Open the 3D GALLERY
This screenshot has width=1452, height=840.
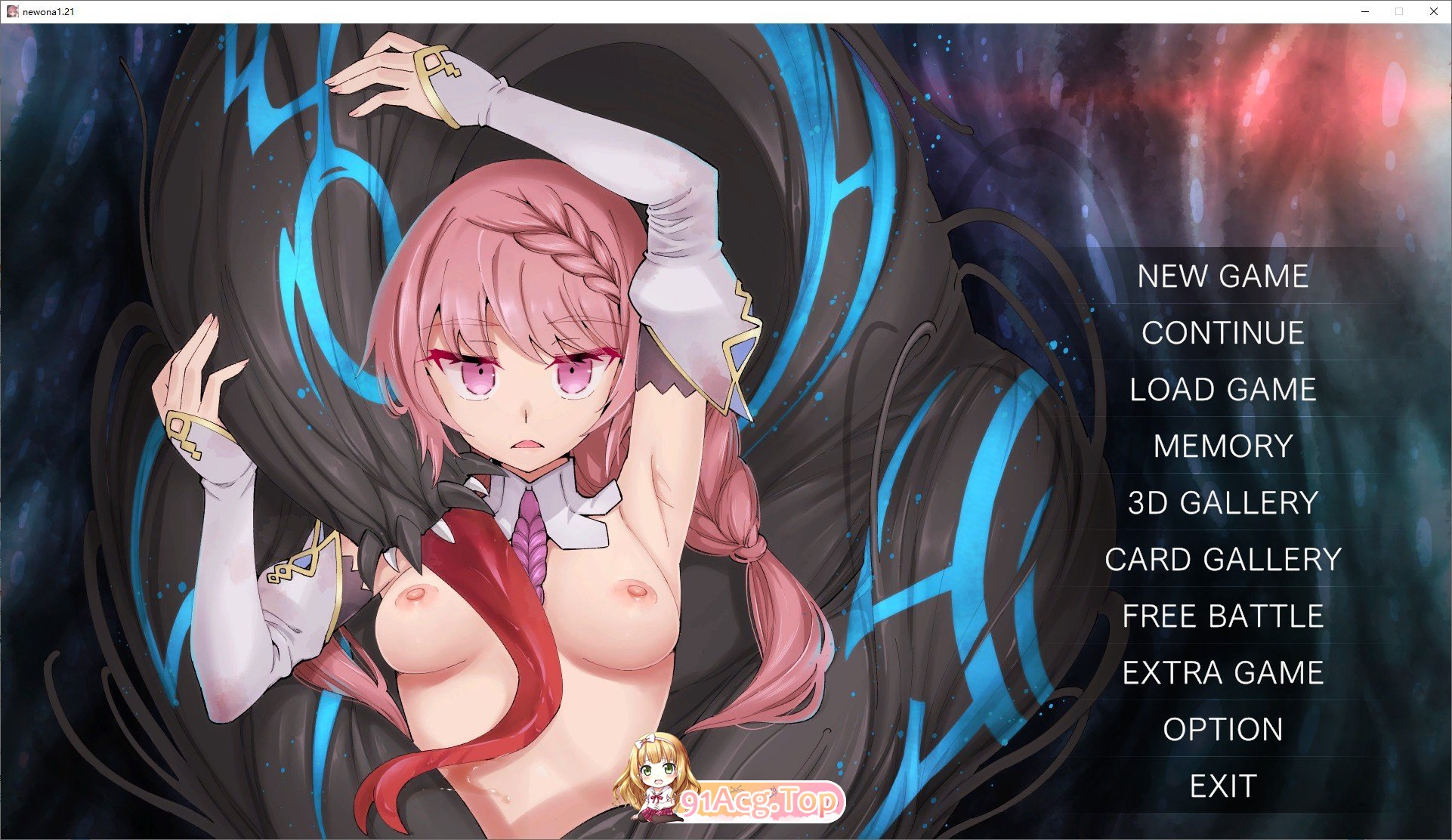(1222, 502)
